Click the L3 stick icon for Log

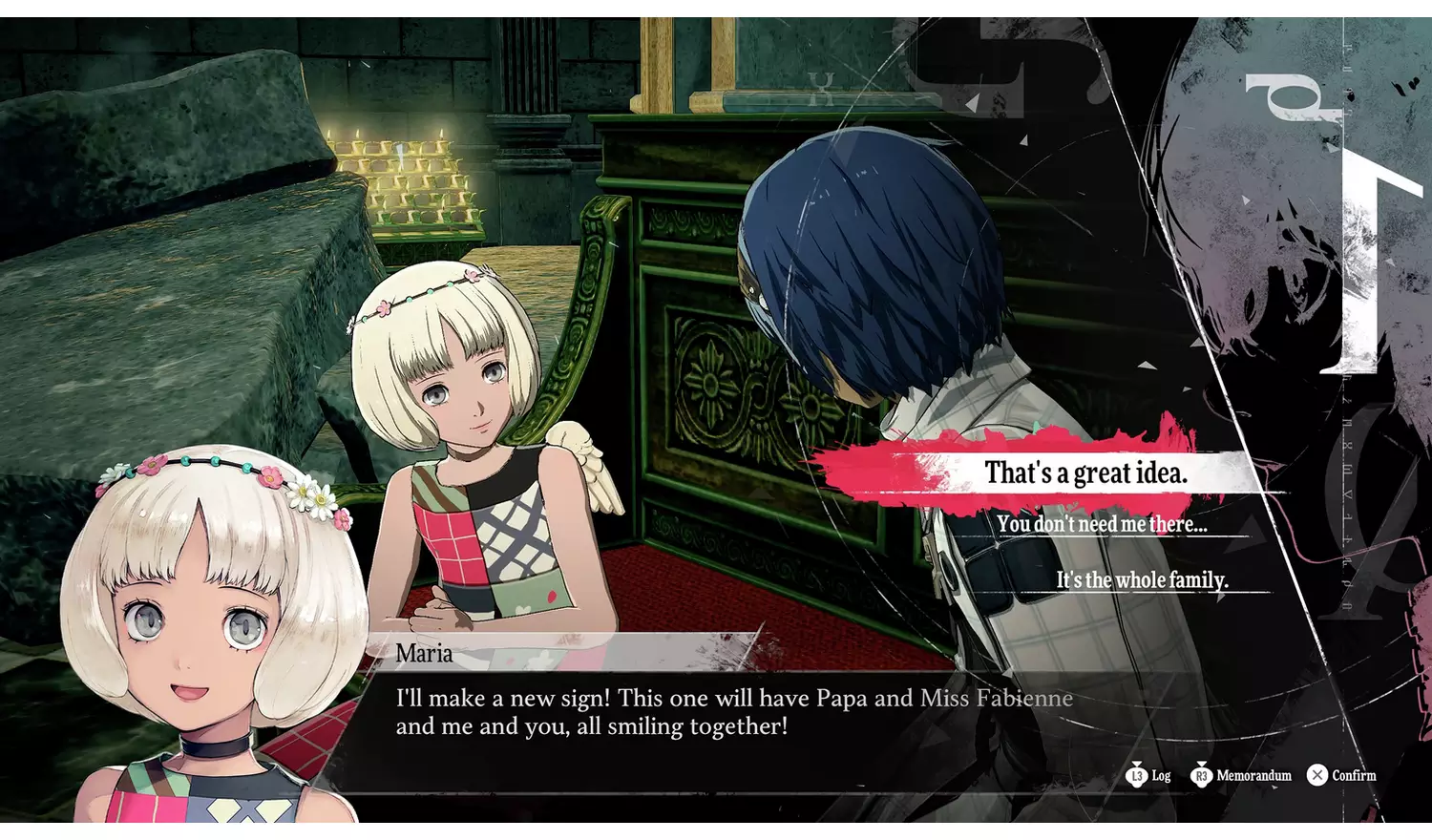click(x=1136, y=775)
